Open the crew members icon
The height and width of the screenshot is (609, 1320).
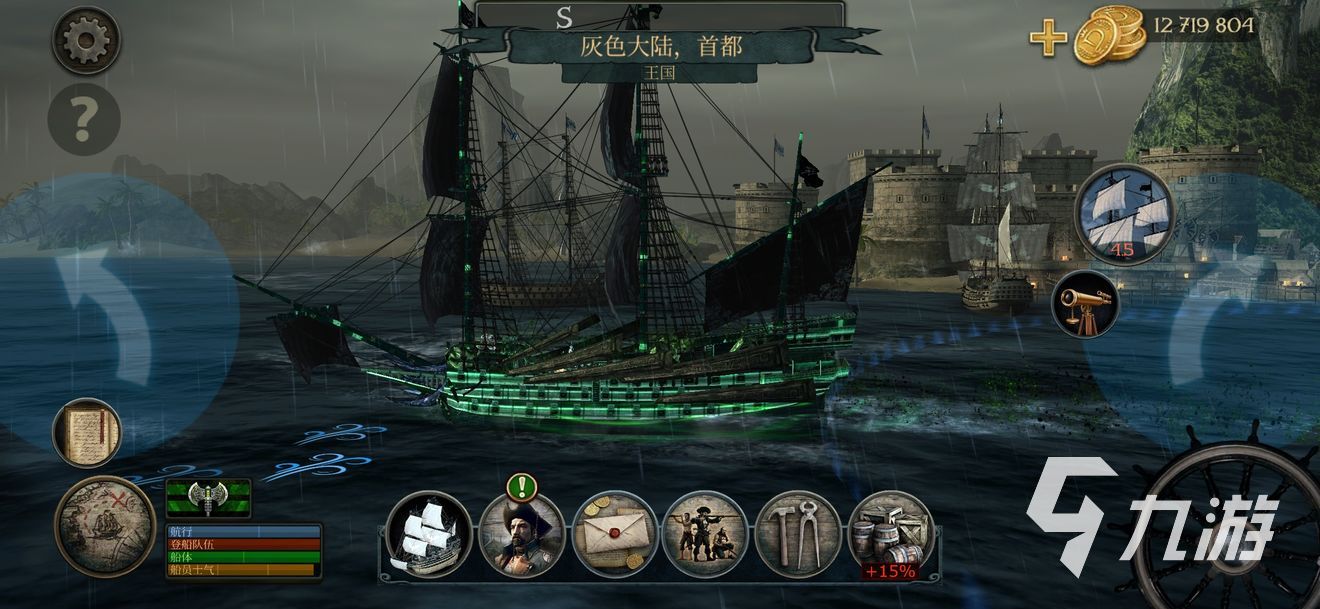click(x=705, y=534)
